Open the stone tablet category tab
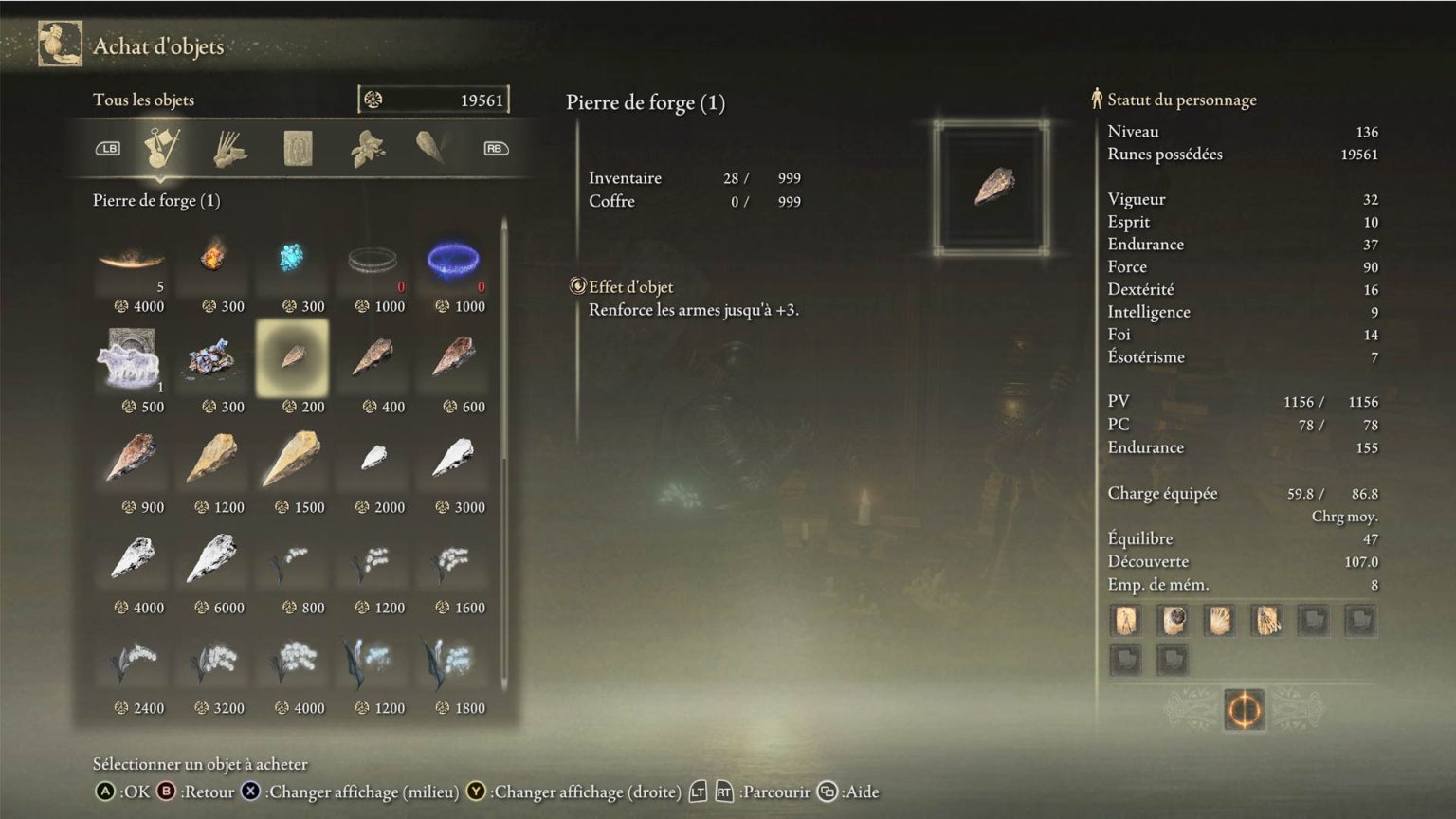 tap(299, 149)
